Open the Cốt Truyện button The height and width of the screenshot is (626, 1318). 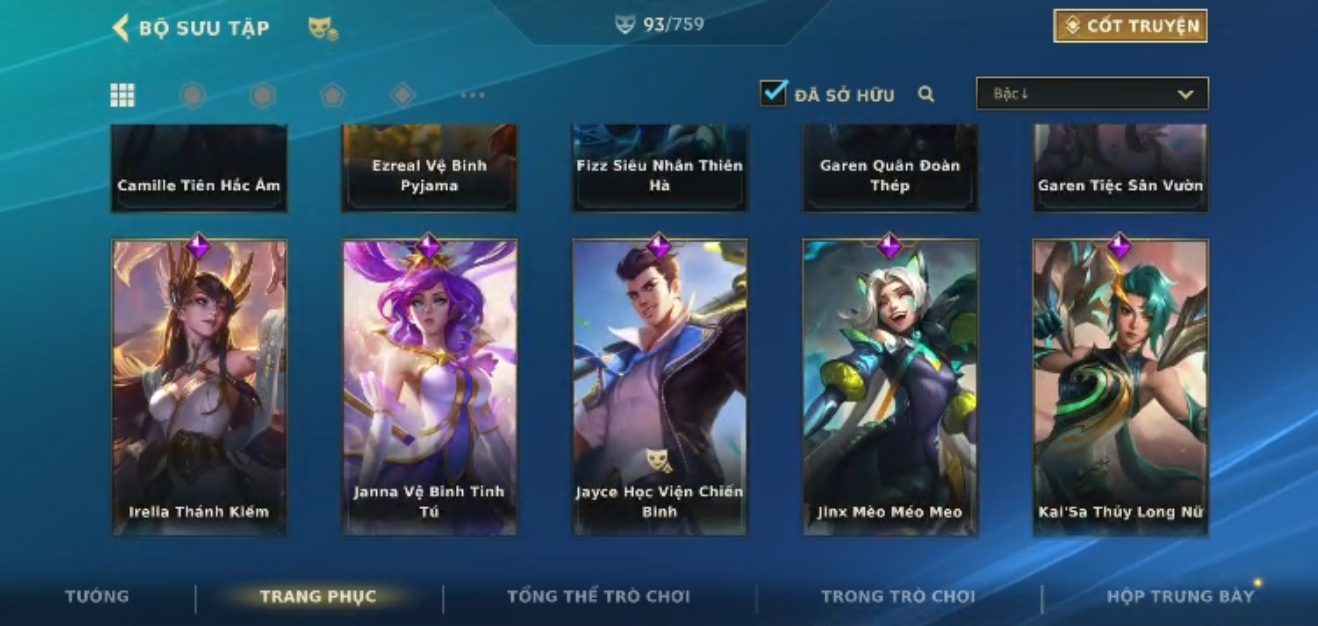coord(1130,26)
